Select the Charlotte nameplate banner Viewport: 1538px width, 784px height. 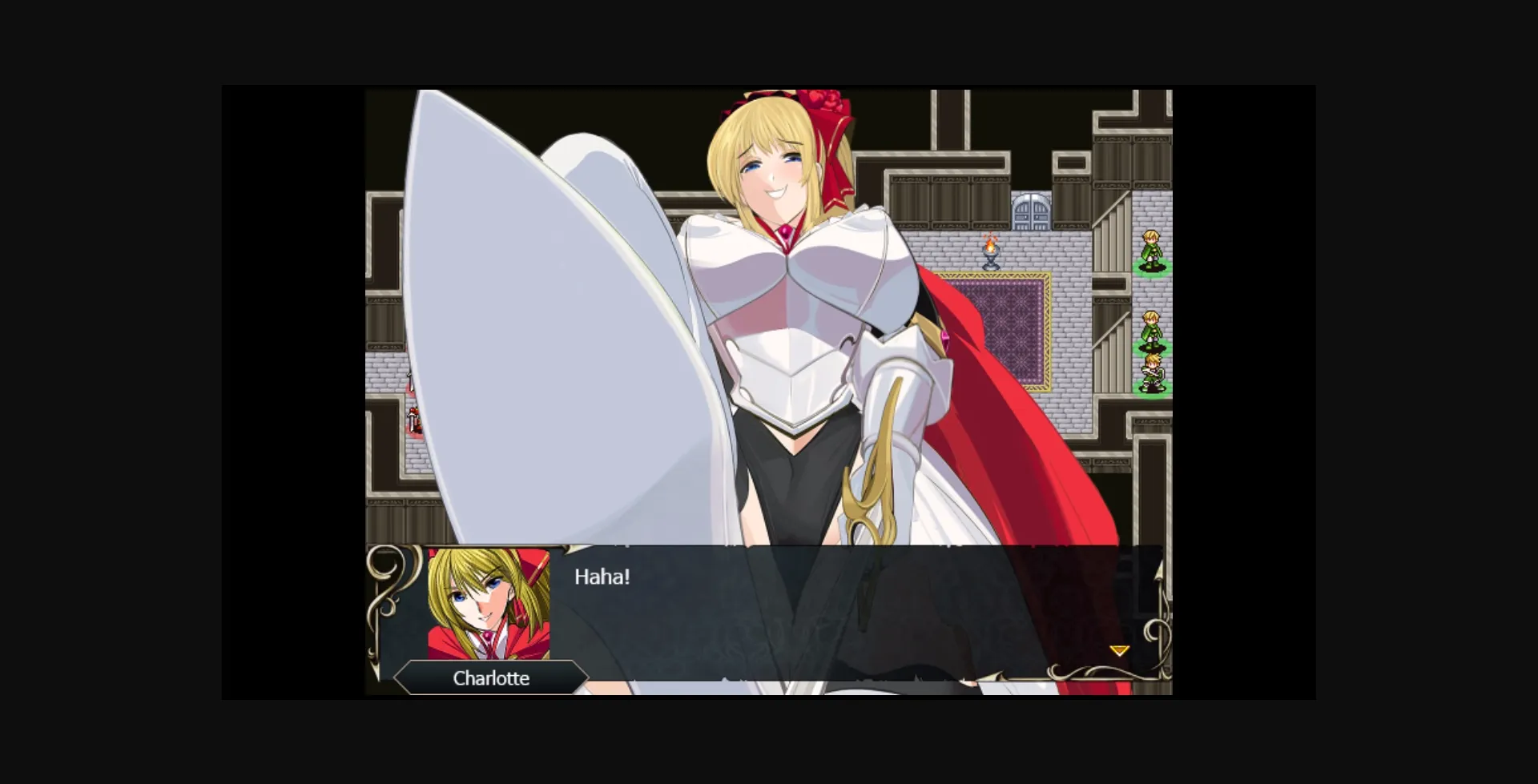coord(490,678)
